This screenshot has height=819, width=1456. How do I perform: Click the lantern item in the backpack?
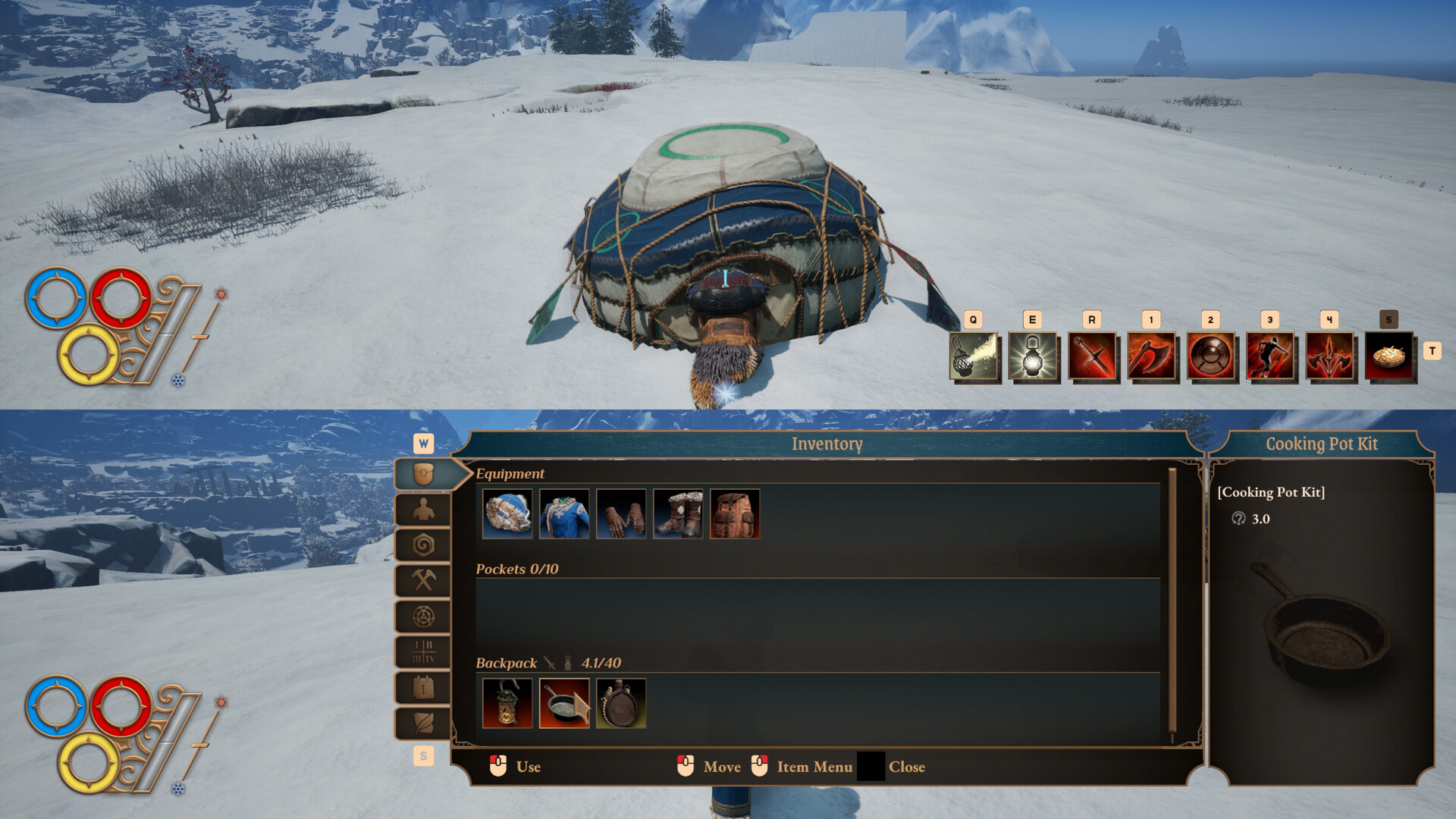coord(507,704)
